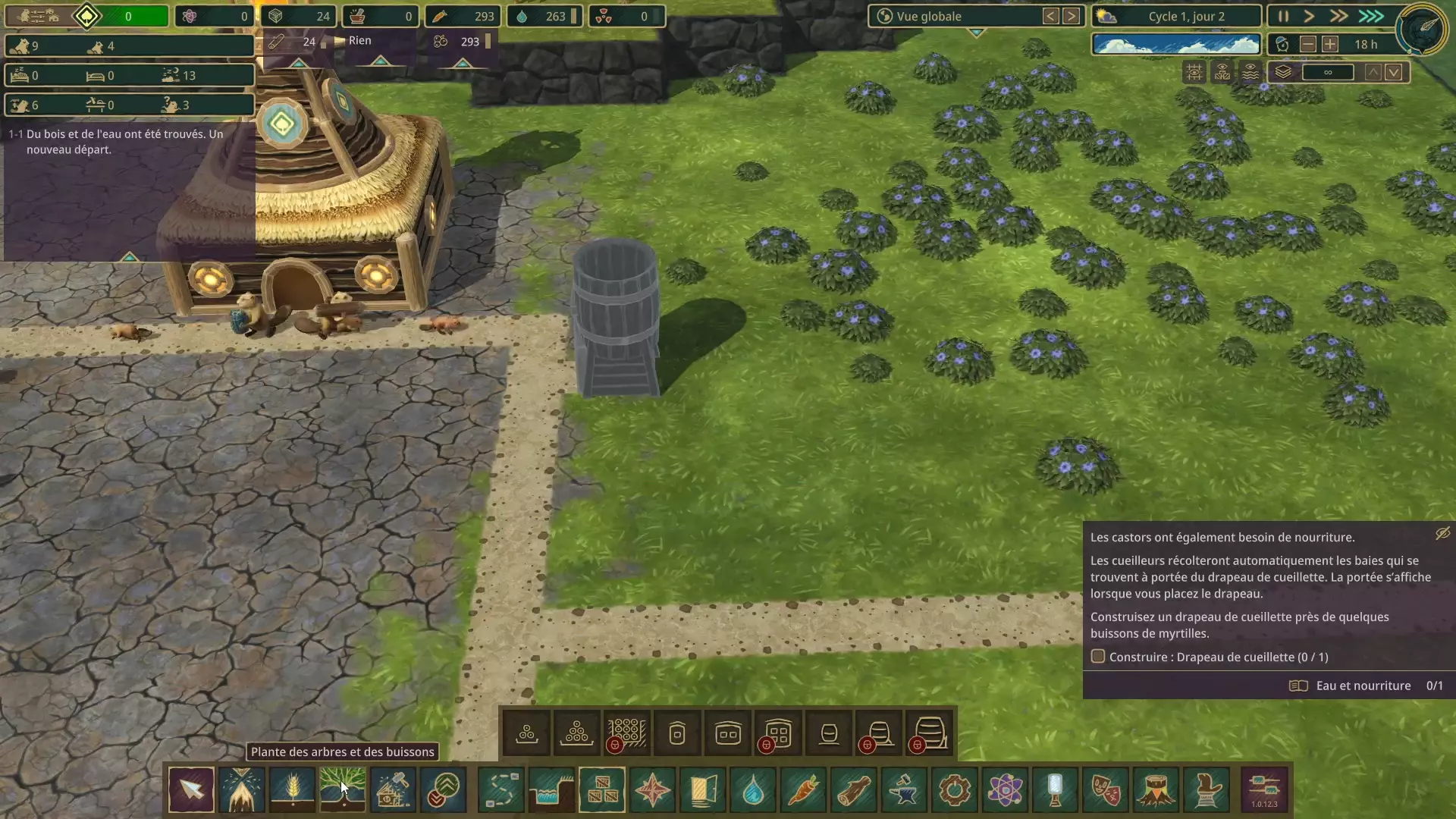The height and width of the screenshot is (819, 1456).
Task: Go to the next district with right arrow
Action: point(1071,16)
